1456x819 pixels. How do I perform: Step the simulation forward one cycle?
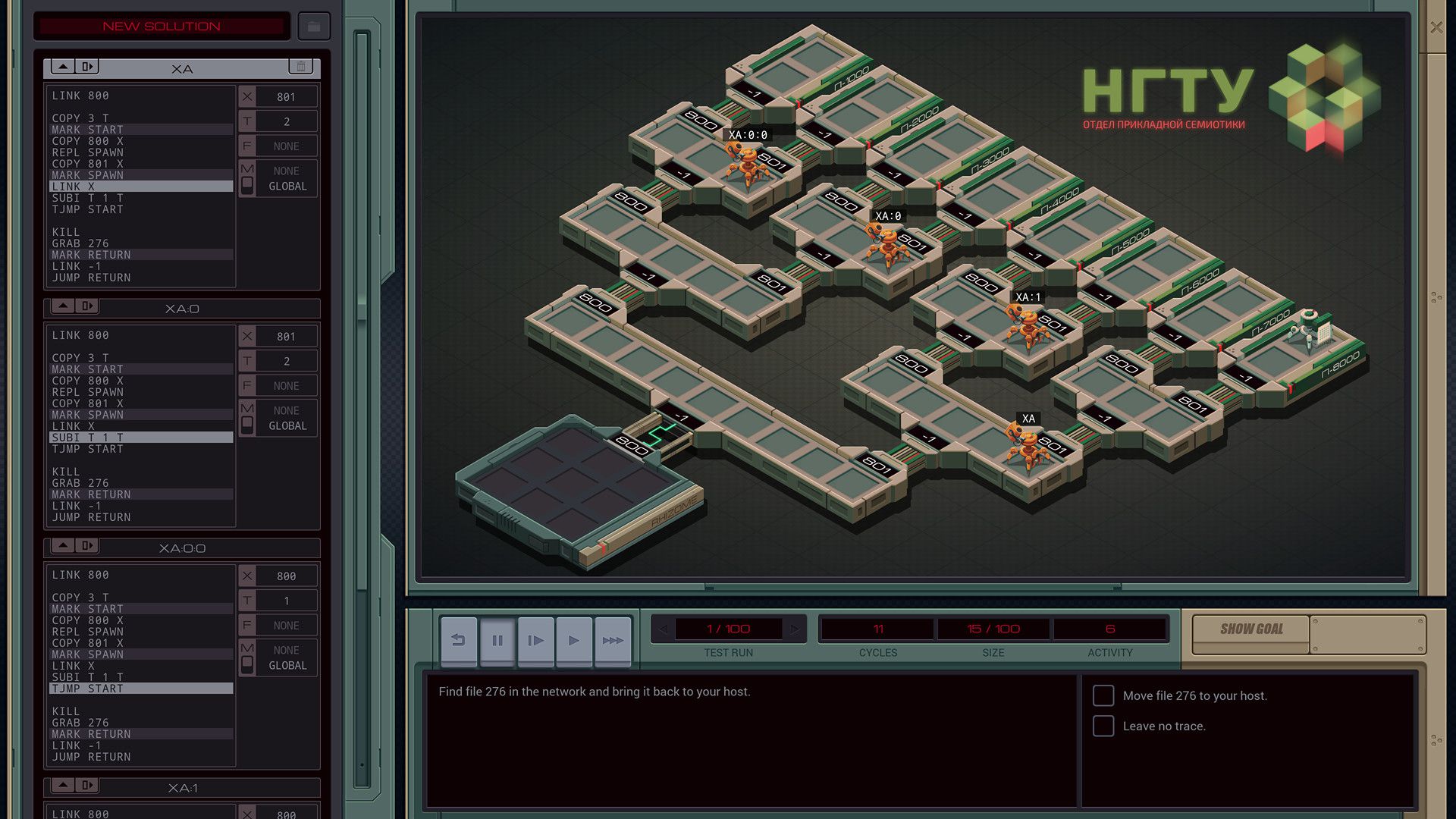(x=535, y=640)
